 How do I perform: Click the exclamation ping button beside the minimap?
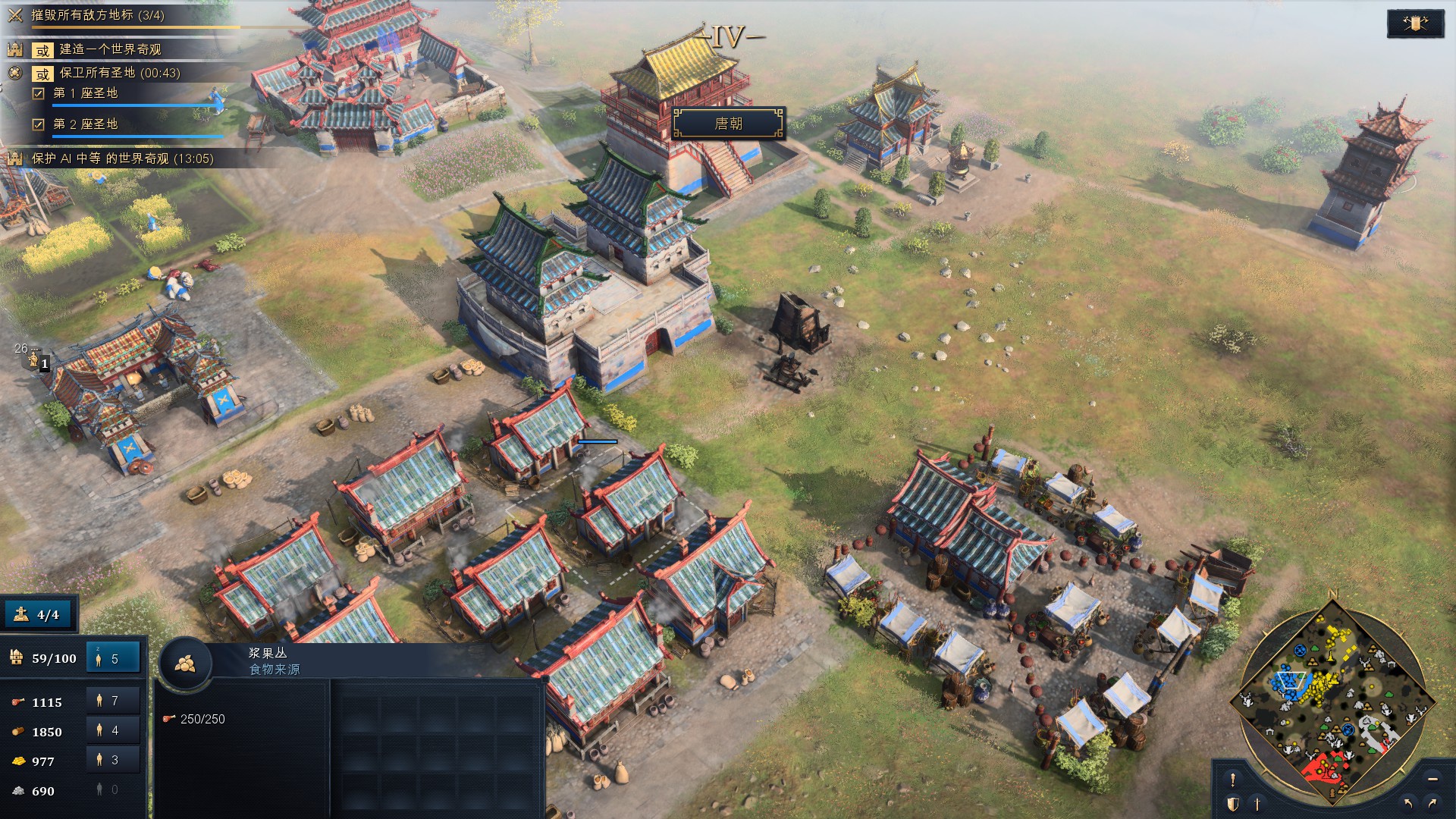coord(1233,780)
